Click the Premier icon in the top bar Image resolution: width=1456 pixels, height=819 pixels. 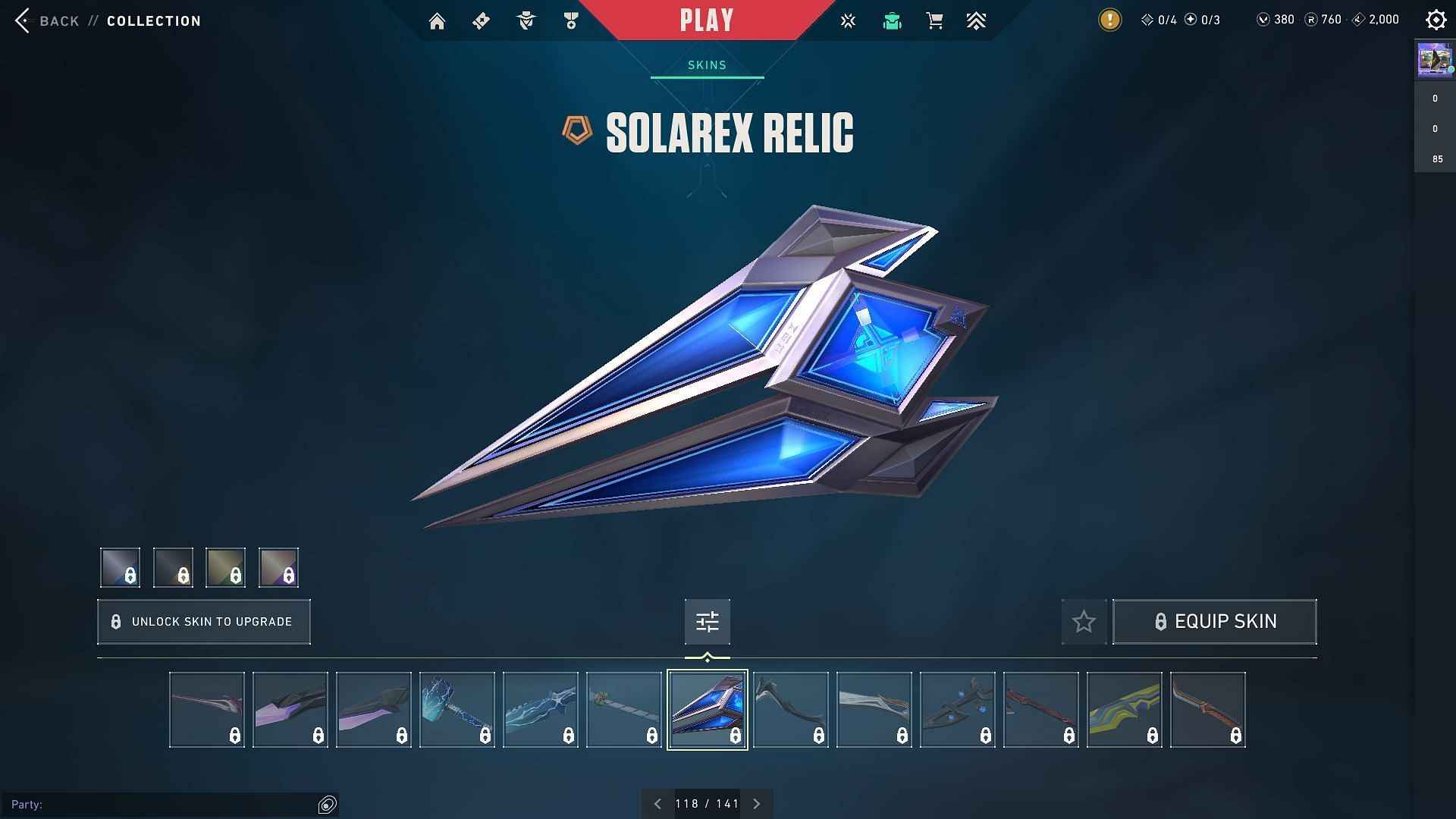click(x=977, y=20)
